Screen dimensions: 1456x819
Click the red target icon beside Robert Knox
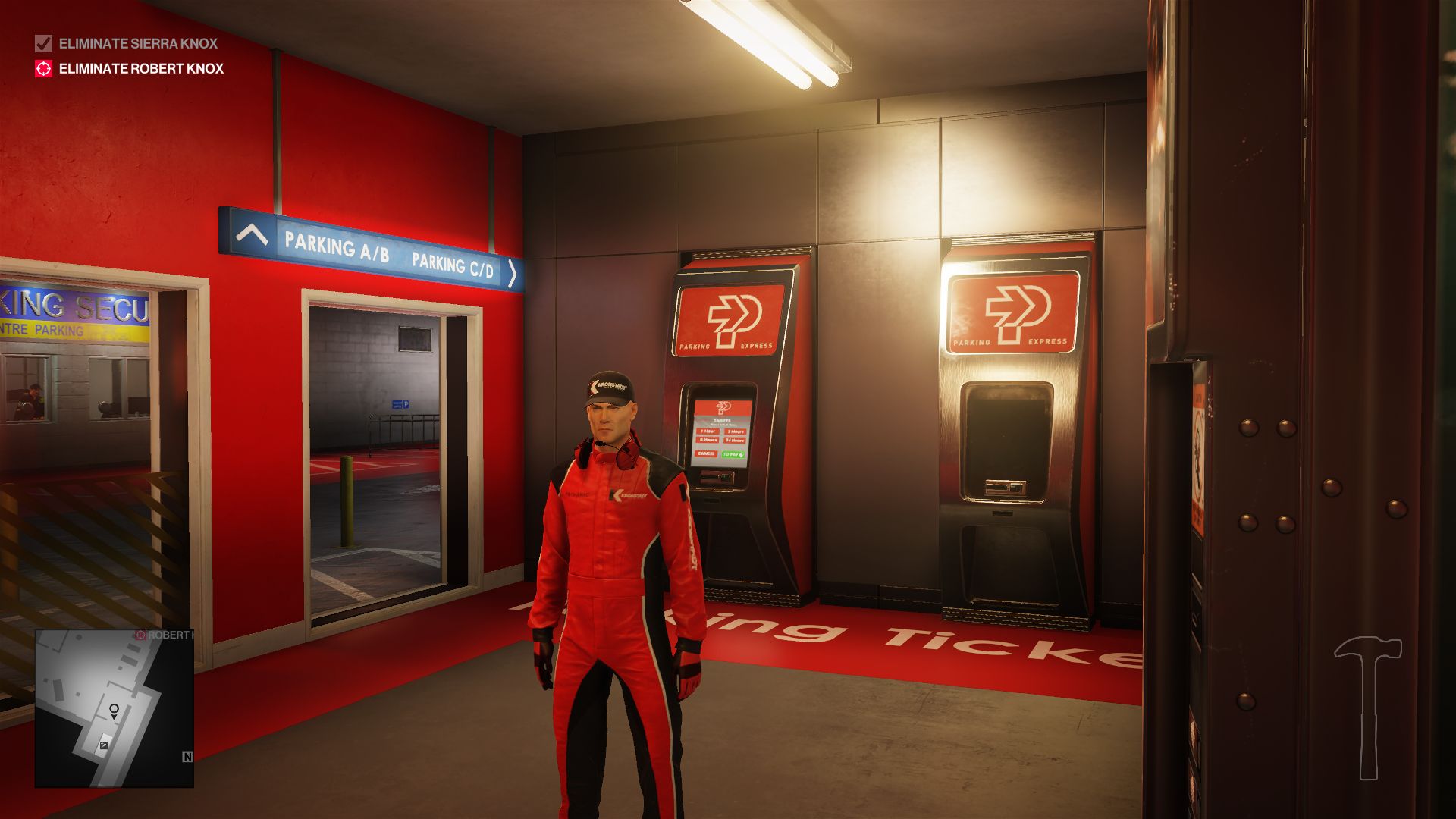(43, 68)
